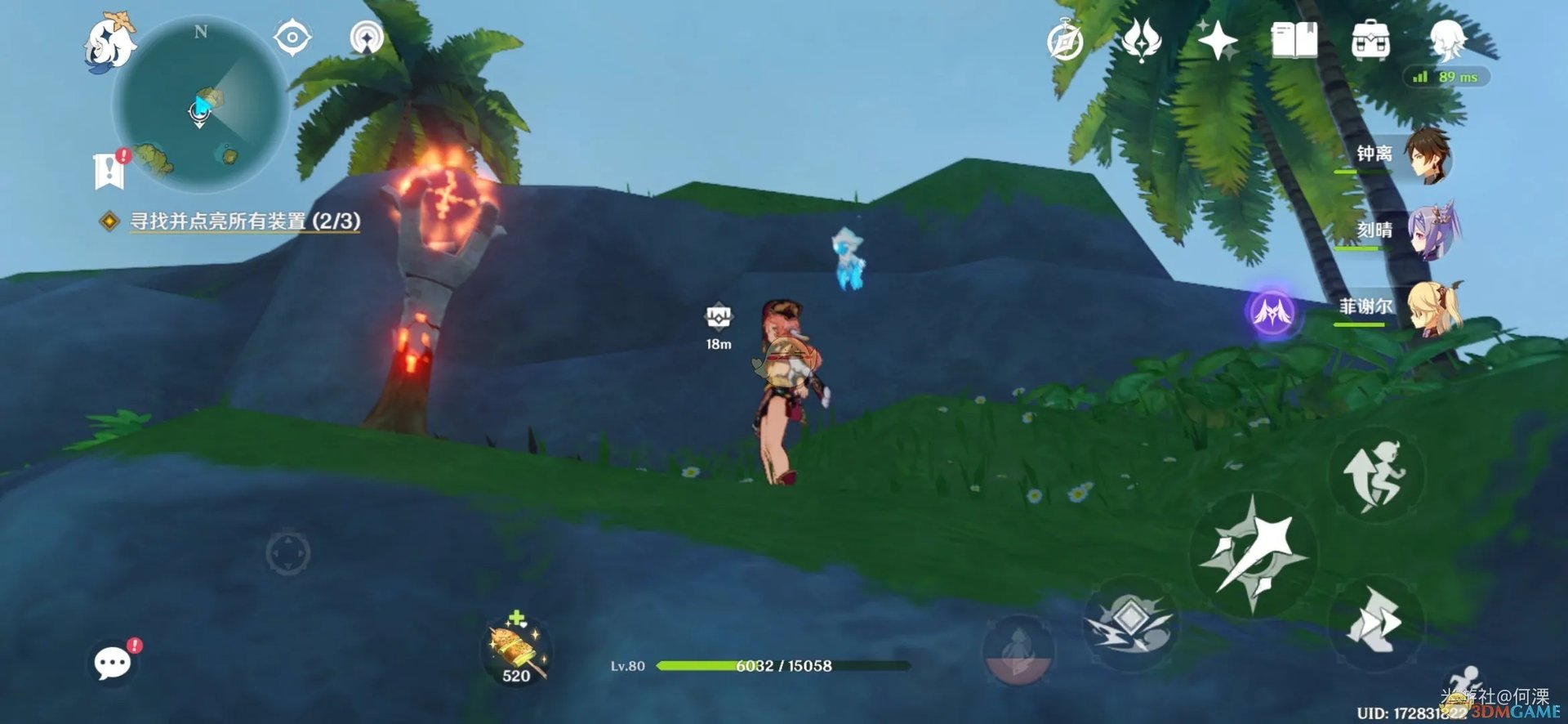Open the circular minimap

200,104
